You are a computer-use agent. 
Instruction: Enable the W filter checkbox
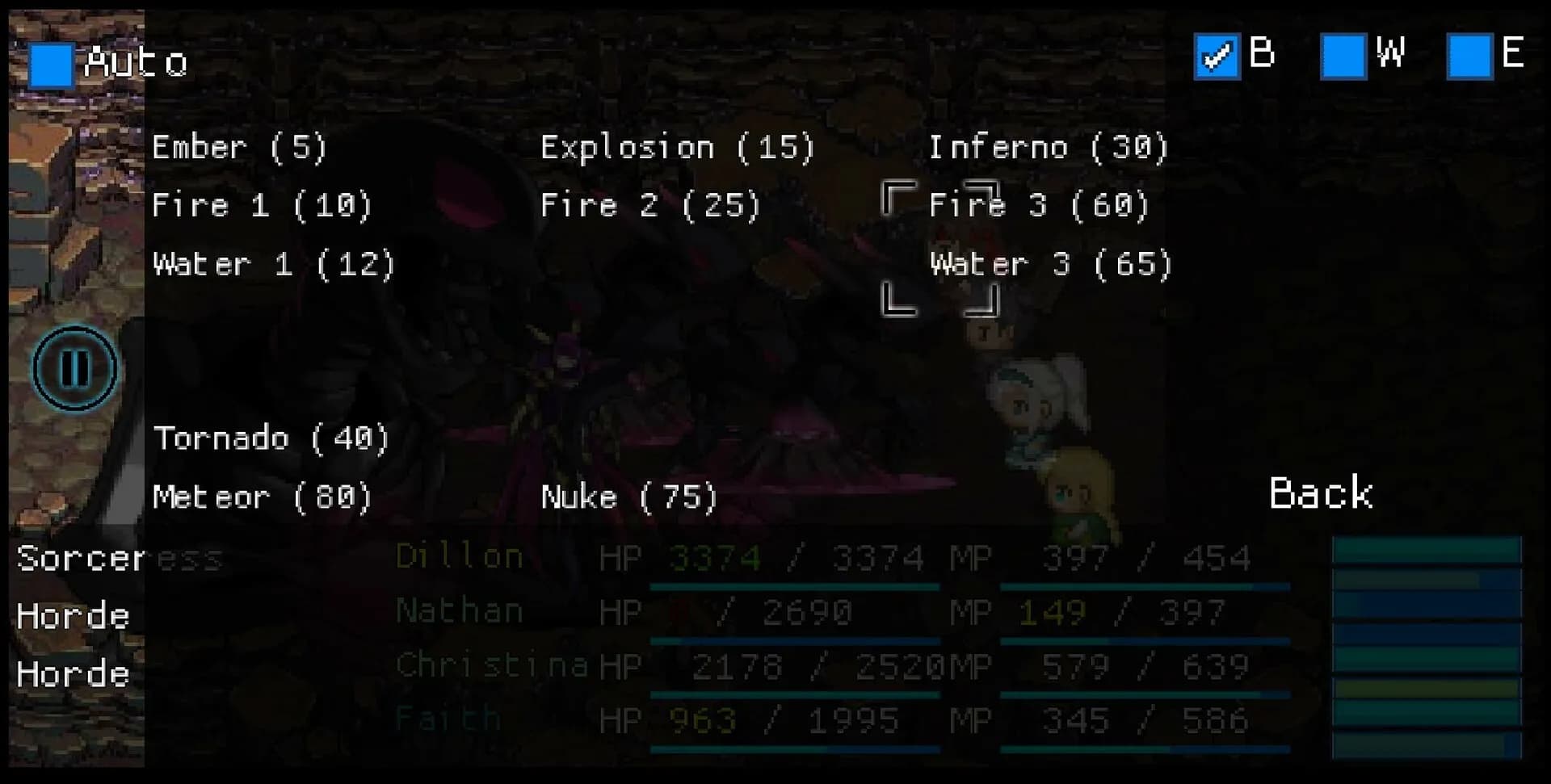click(1343, 57)
